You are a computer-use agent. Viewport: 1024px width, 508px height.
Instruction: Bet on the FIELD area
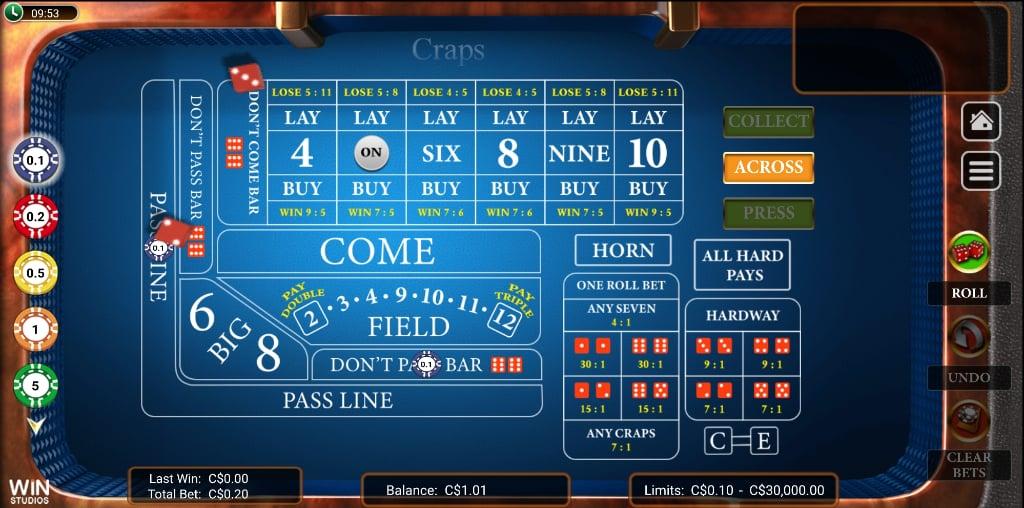pos(408,326)
